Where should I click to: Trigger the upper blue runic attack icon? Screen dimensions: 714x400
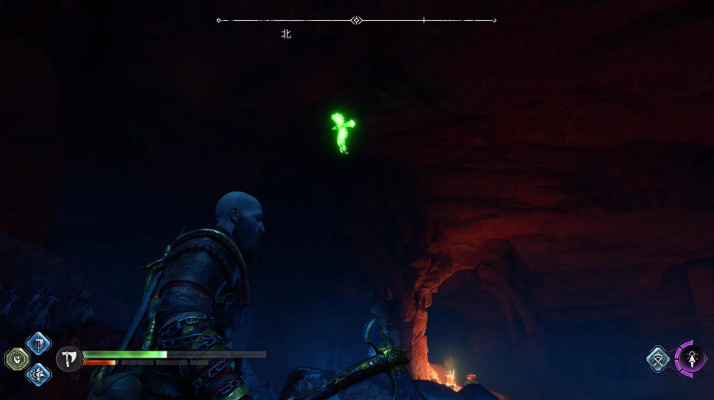point(38,344)
